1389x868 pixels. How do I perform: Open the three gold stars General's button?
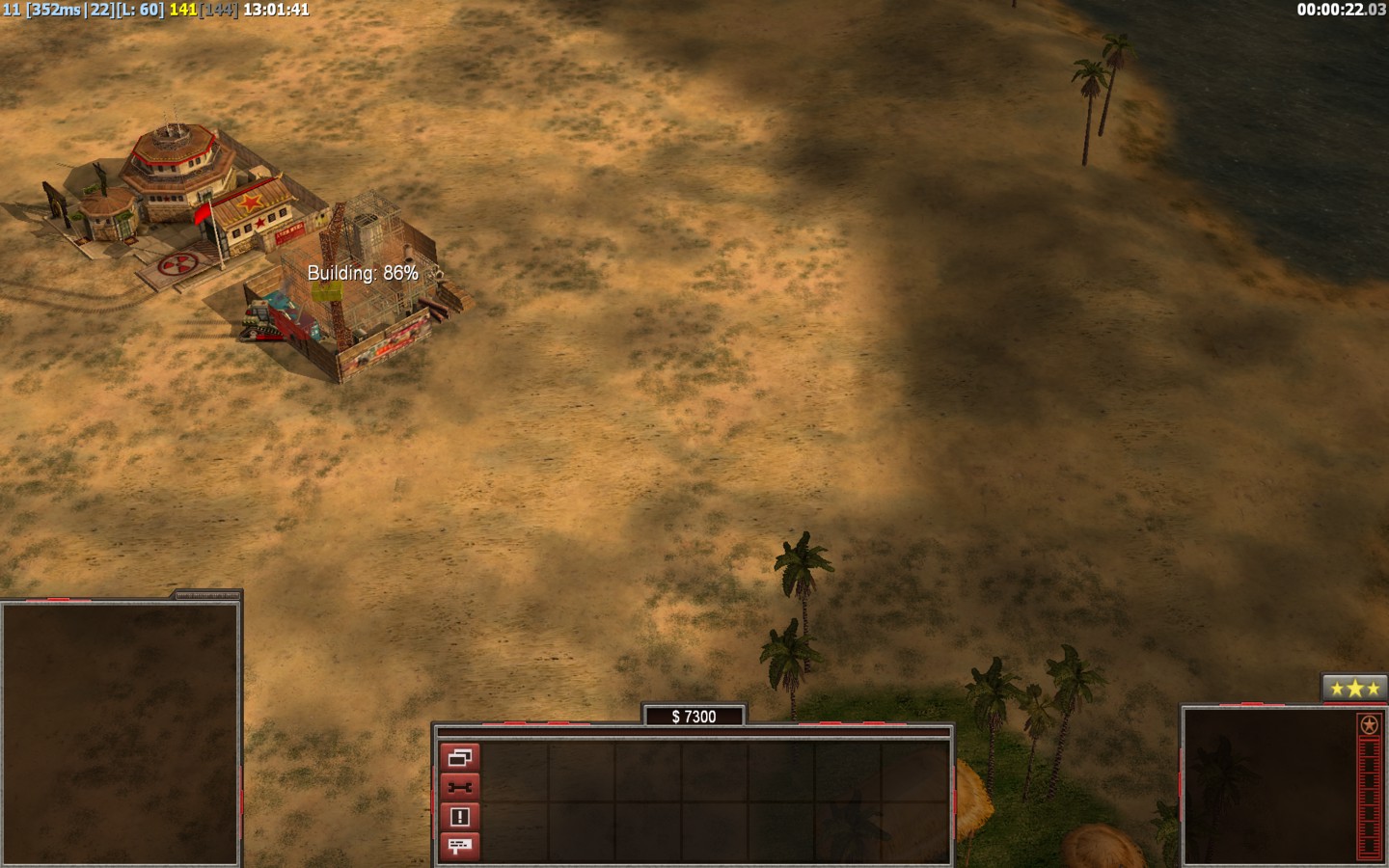(1354, 689)
